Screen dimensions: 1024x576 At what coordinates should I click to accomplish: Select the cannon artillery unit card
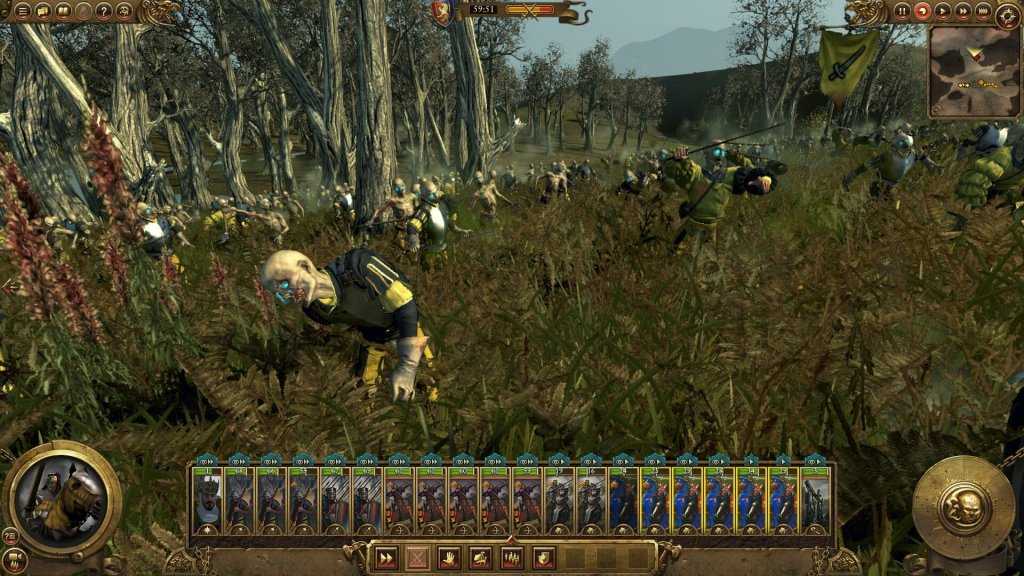pos(815,497)
